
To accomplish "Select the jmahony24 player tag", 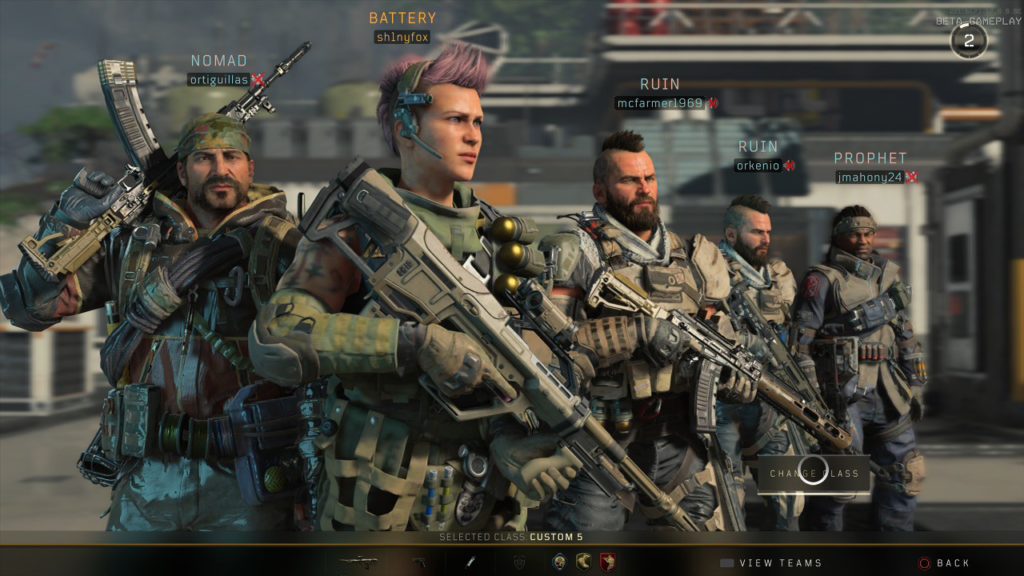I will [x=870, y=177].
